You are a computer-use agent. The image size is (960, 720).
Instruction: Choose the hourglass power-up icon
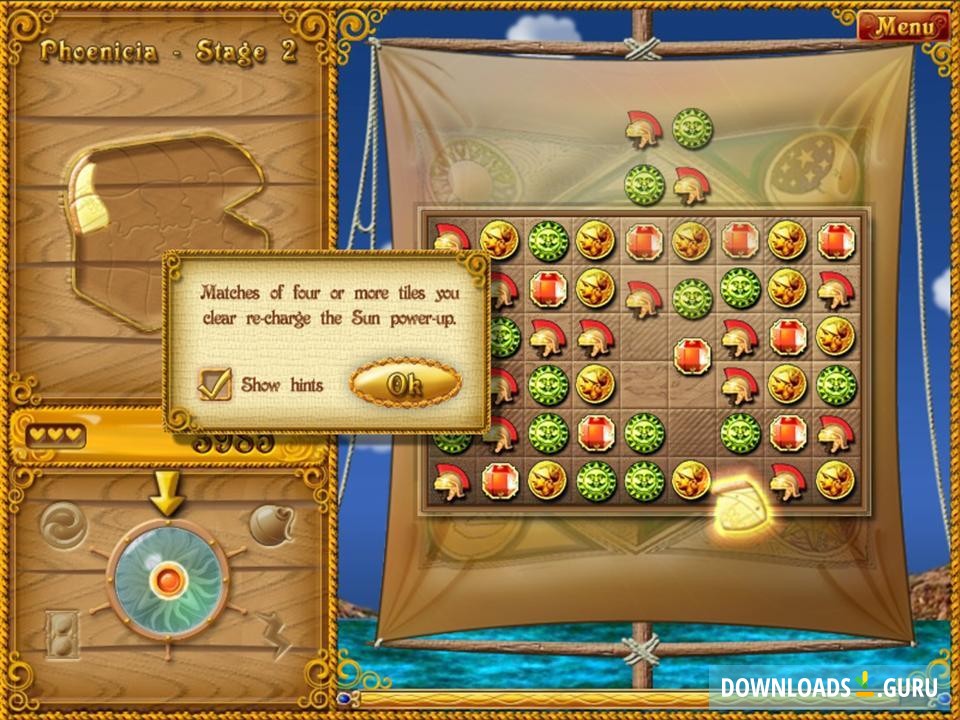62,635
